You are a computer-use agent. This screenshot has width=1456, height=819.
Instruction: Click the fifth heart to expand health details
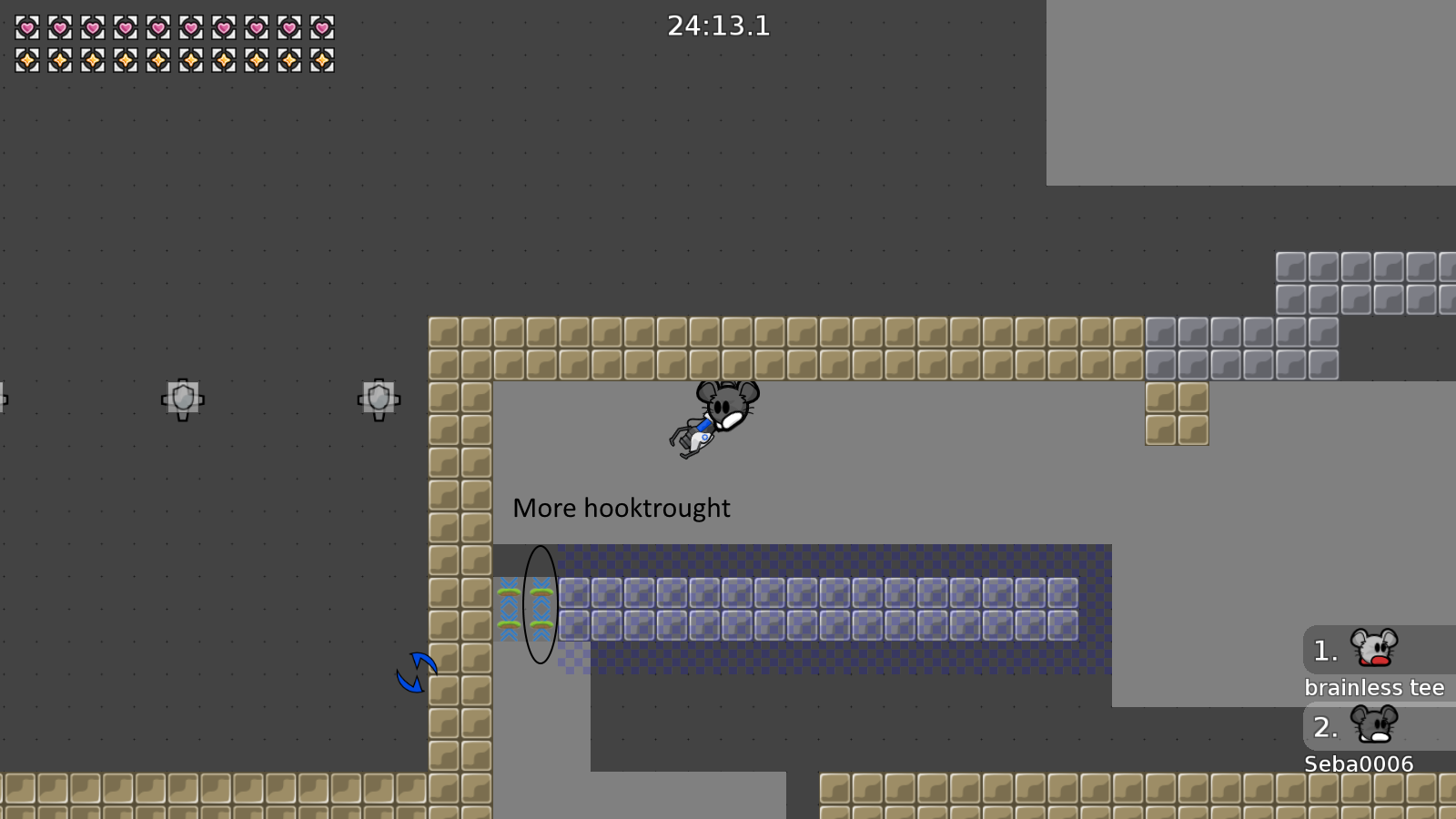(157, 28)
